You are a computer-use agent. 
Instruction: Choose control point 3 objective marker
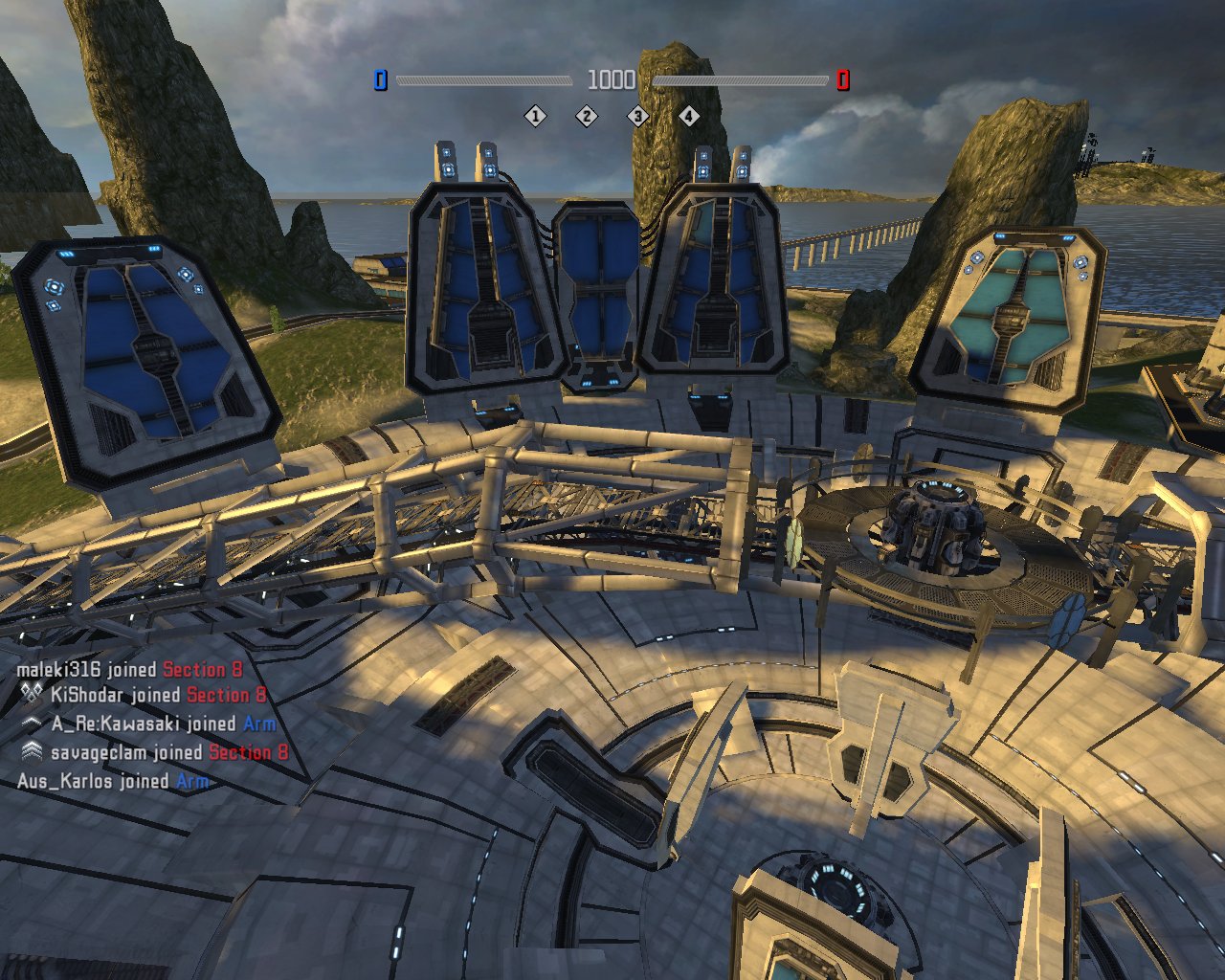(x=637, y=117)
